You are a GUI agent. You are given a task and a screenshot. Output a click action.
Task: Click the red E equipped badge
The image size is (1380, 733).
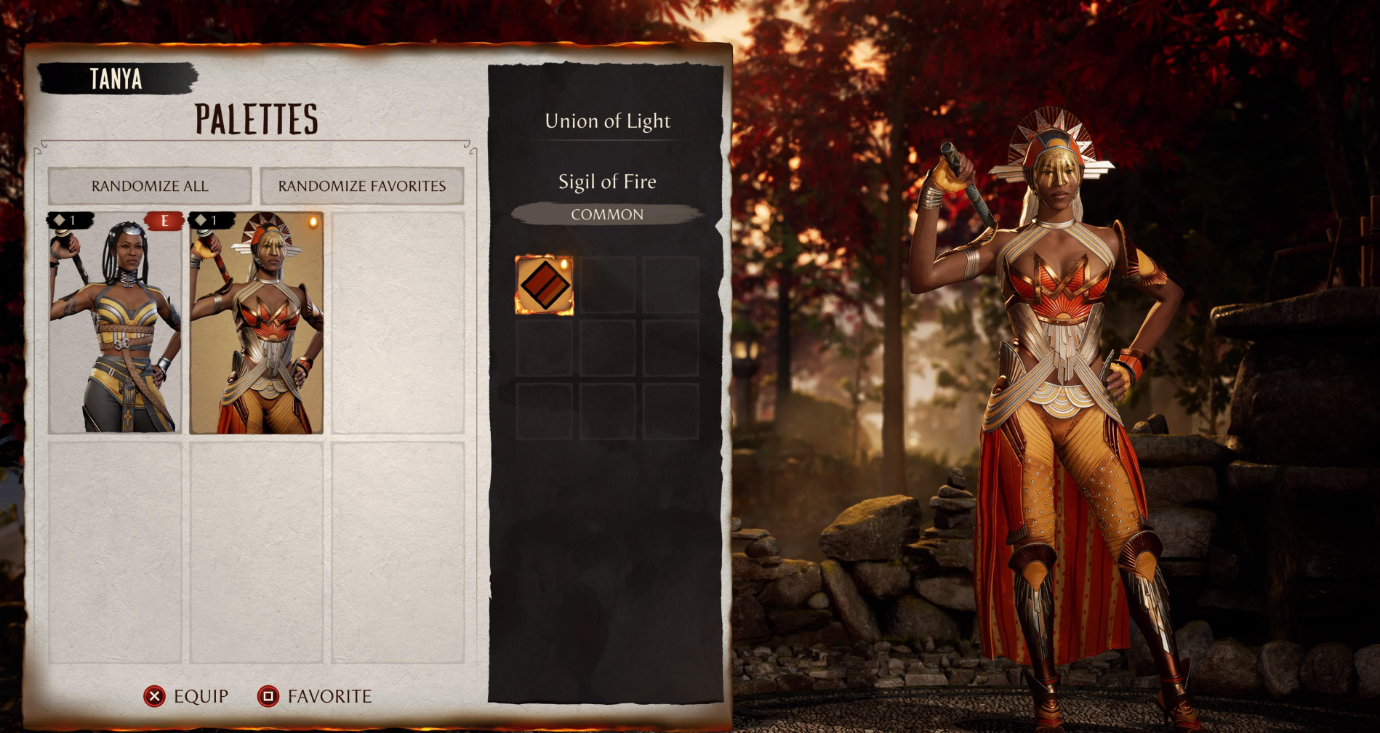pyautogui.click(x=163, y=219)
